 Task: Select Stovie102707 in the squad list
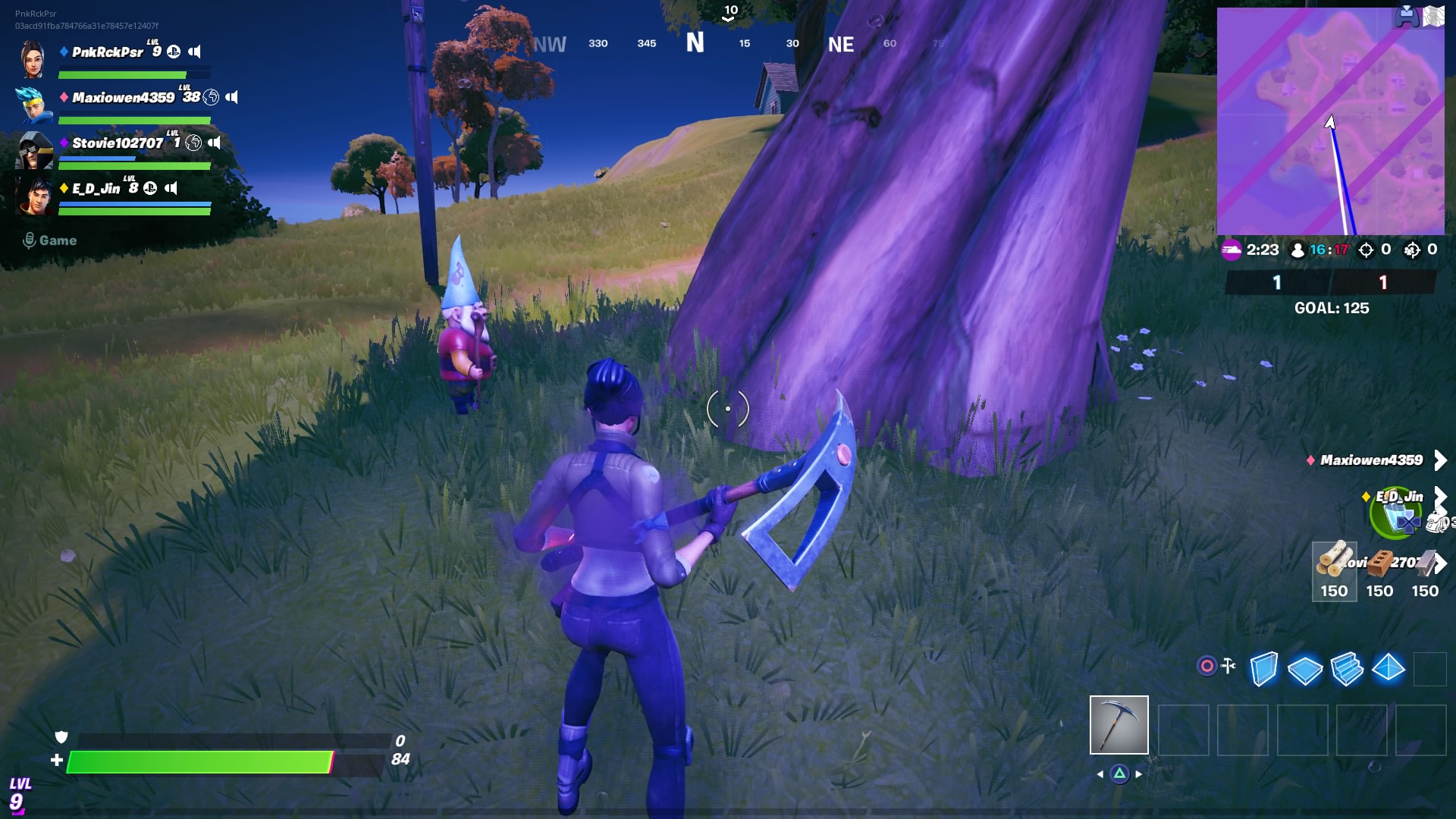[x=118, y=143]
